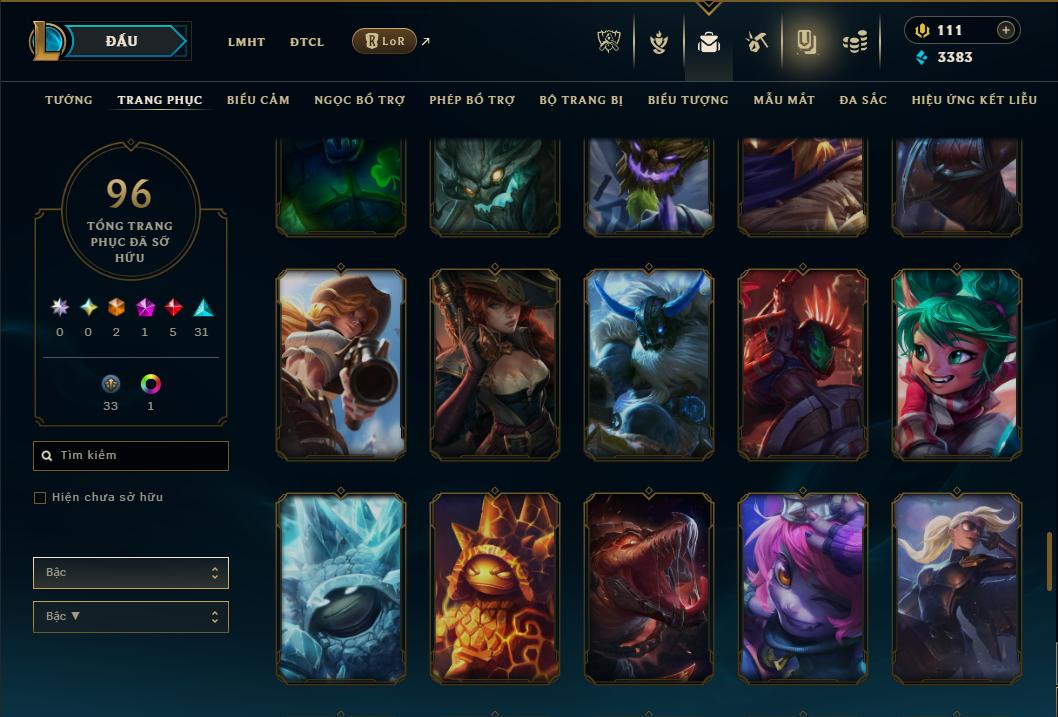The image size is (1058, 717).
Task: Select the molten lava Rammus skin card
Action: click(495, 588)
